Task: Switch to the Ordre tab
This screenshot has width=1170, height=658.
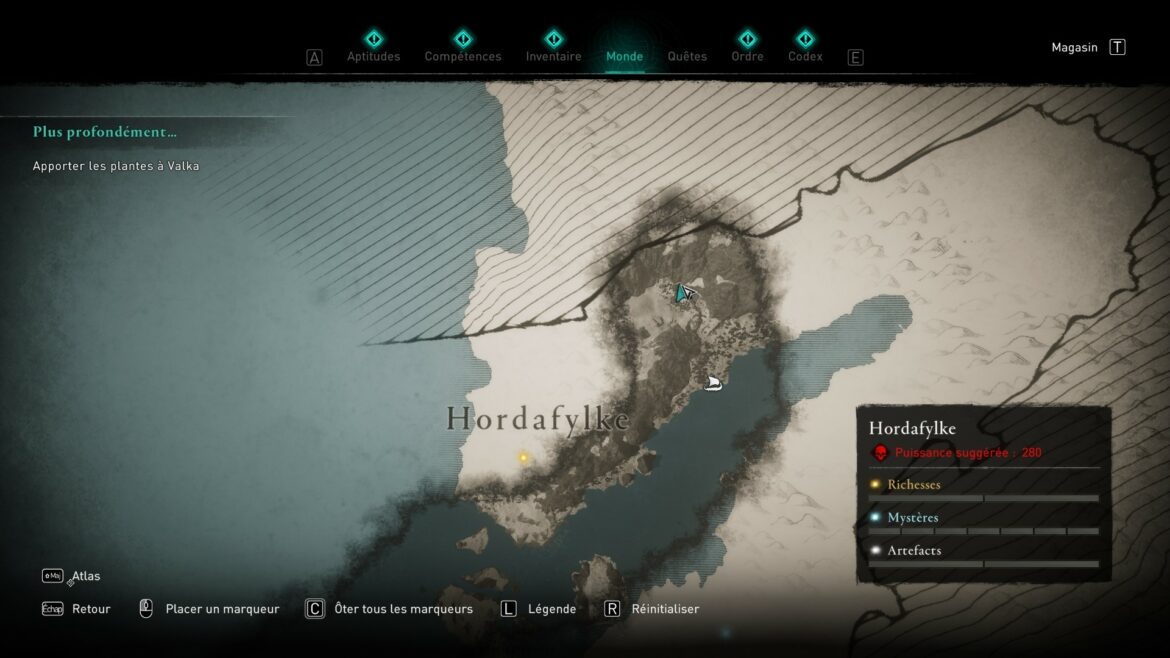Action: click(747, 56)
